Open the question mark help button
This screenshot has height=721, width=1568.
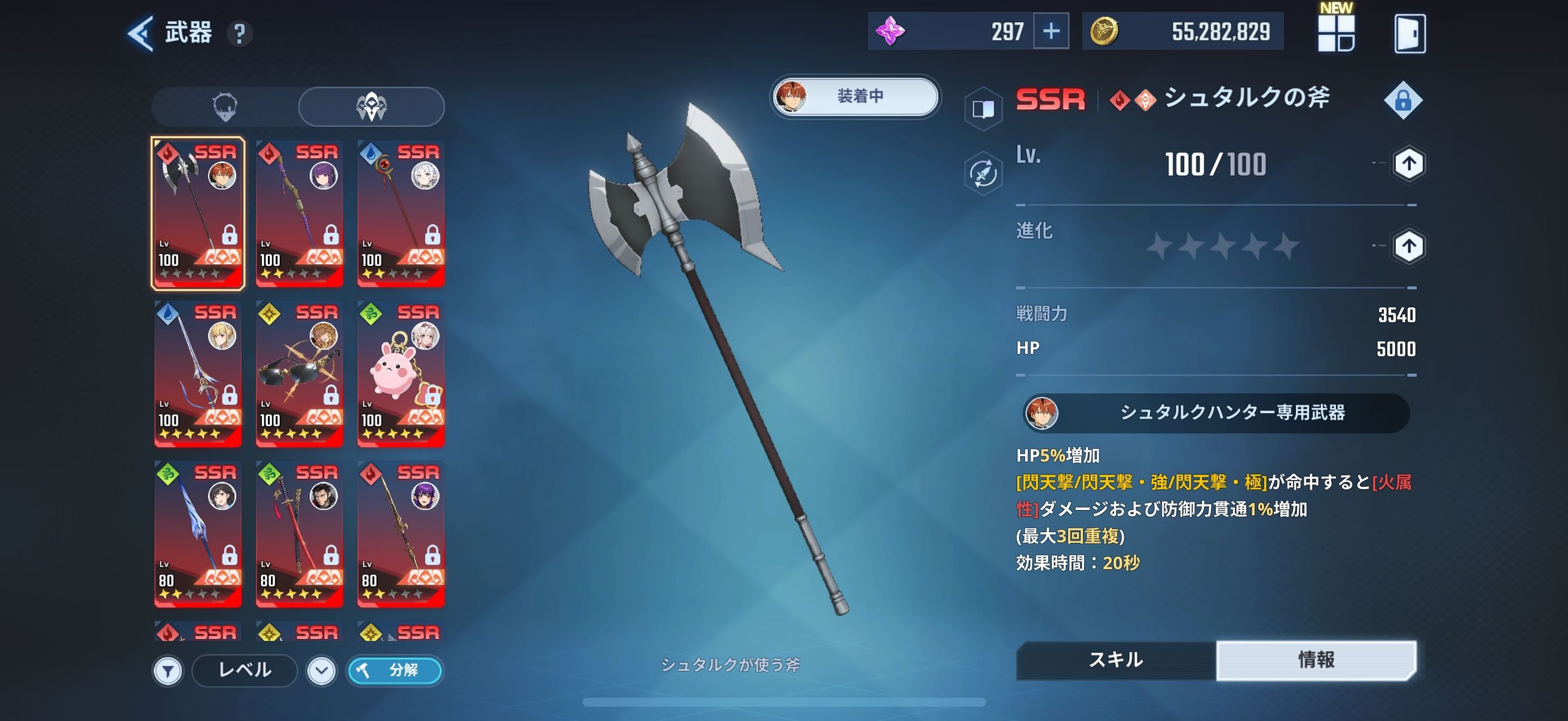pyautogui.click(x=240, y=33)
